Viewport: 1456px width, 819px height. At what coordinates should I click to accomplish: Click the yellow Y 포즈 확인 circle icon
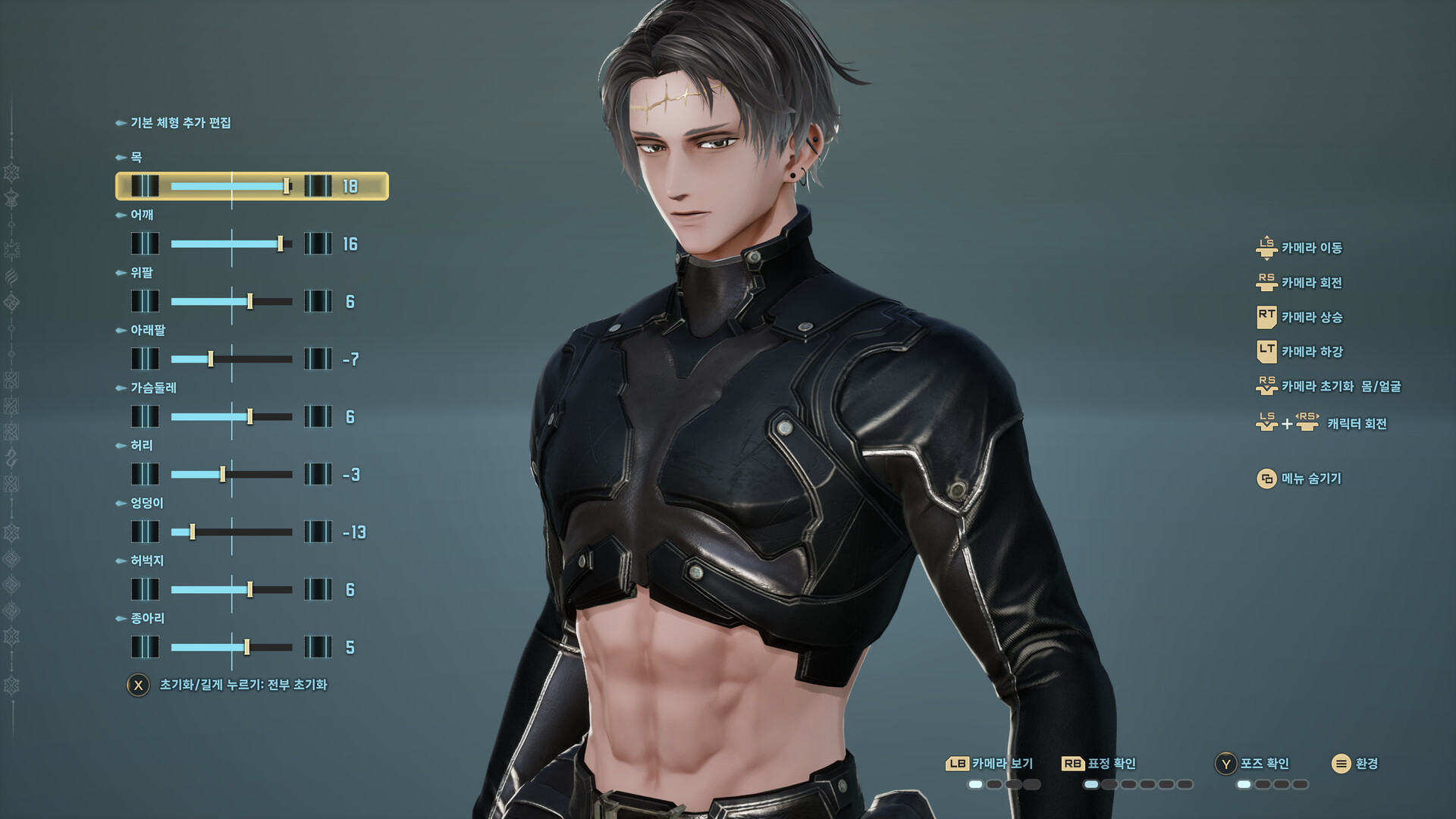pyautogui.click(x=1225, y=763)
